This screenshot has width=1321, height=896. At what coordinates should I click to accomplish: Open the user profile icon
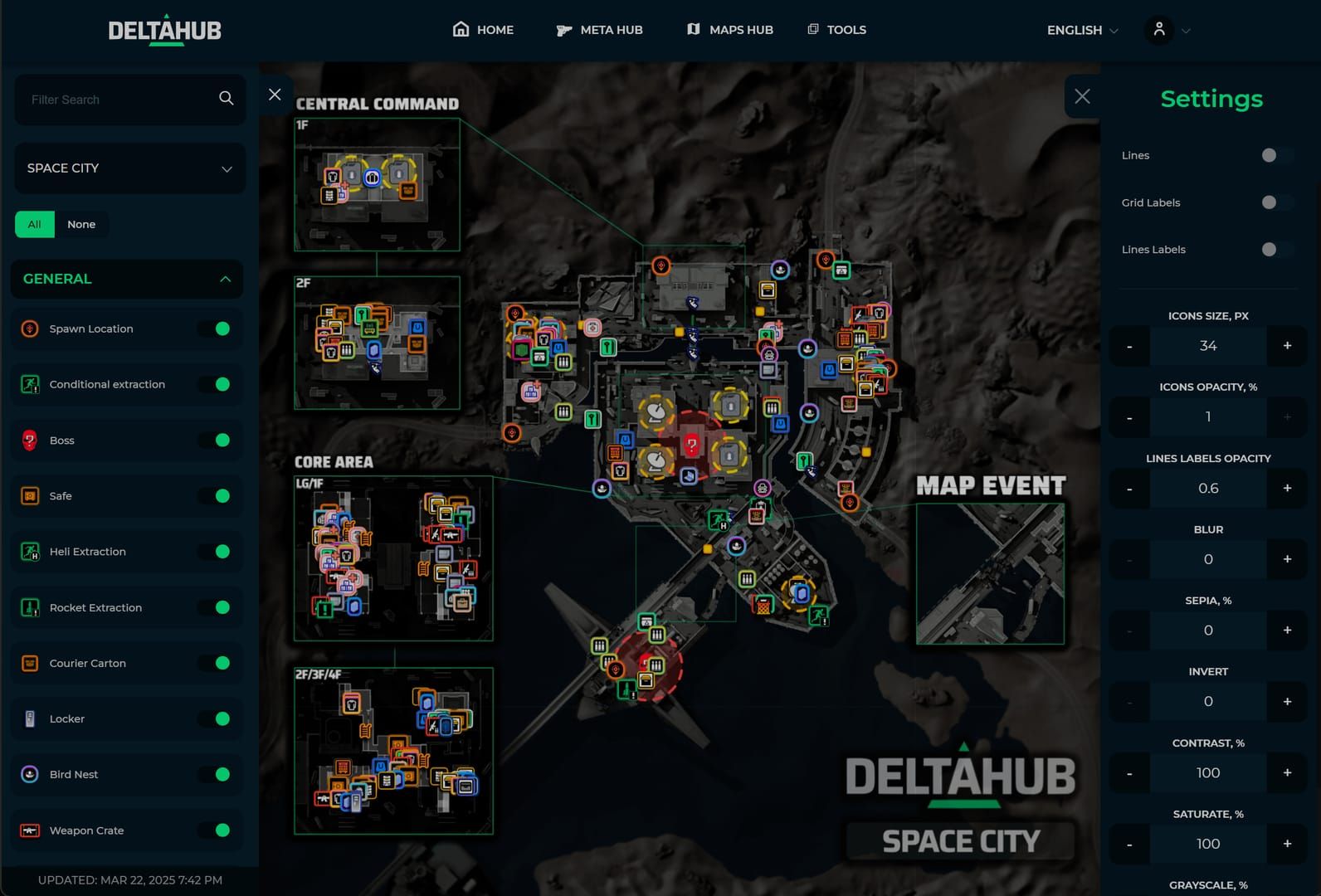click(1159, 30)
